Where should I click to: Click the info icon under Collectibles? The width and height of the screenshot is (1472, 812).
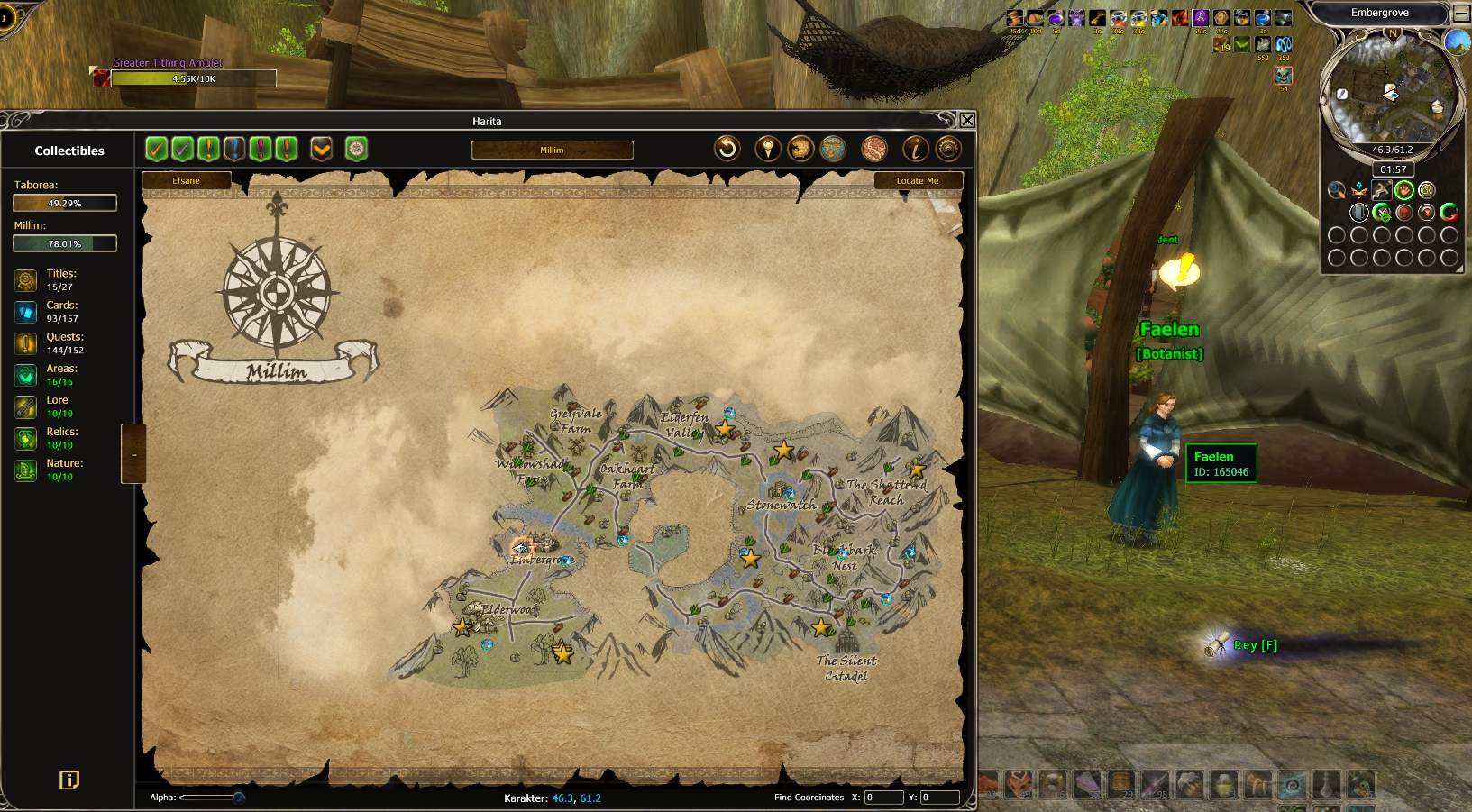coord(69,780)
